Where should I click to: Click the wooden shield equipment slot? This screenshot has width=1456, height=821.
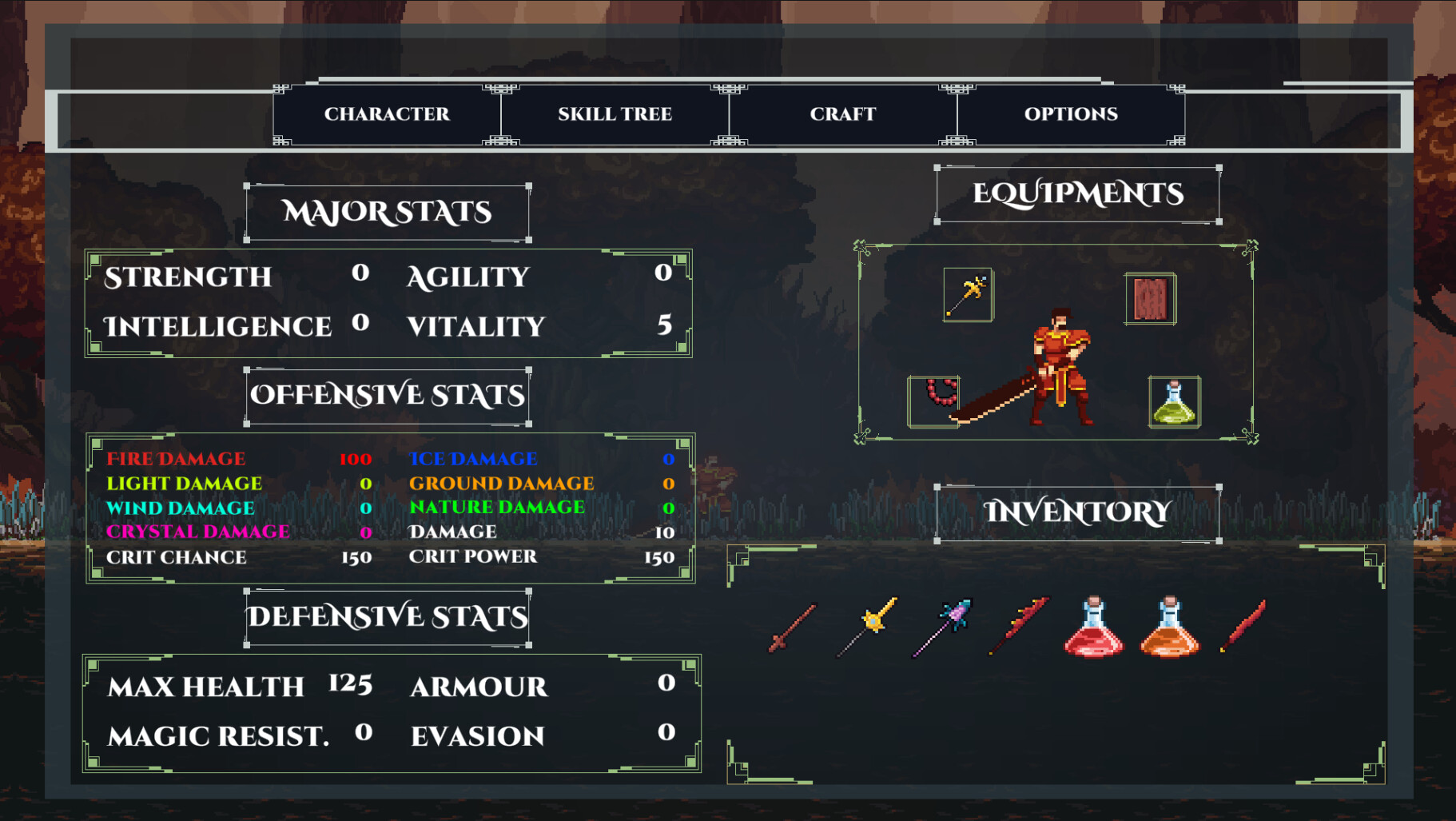pos(1151,300)
